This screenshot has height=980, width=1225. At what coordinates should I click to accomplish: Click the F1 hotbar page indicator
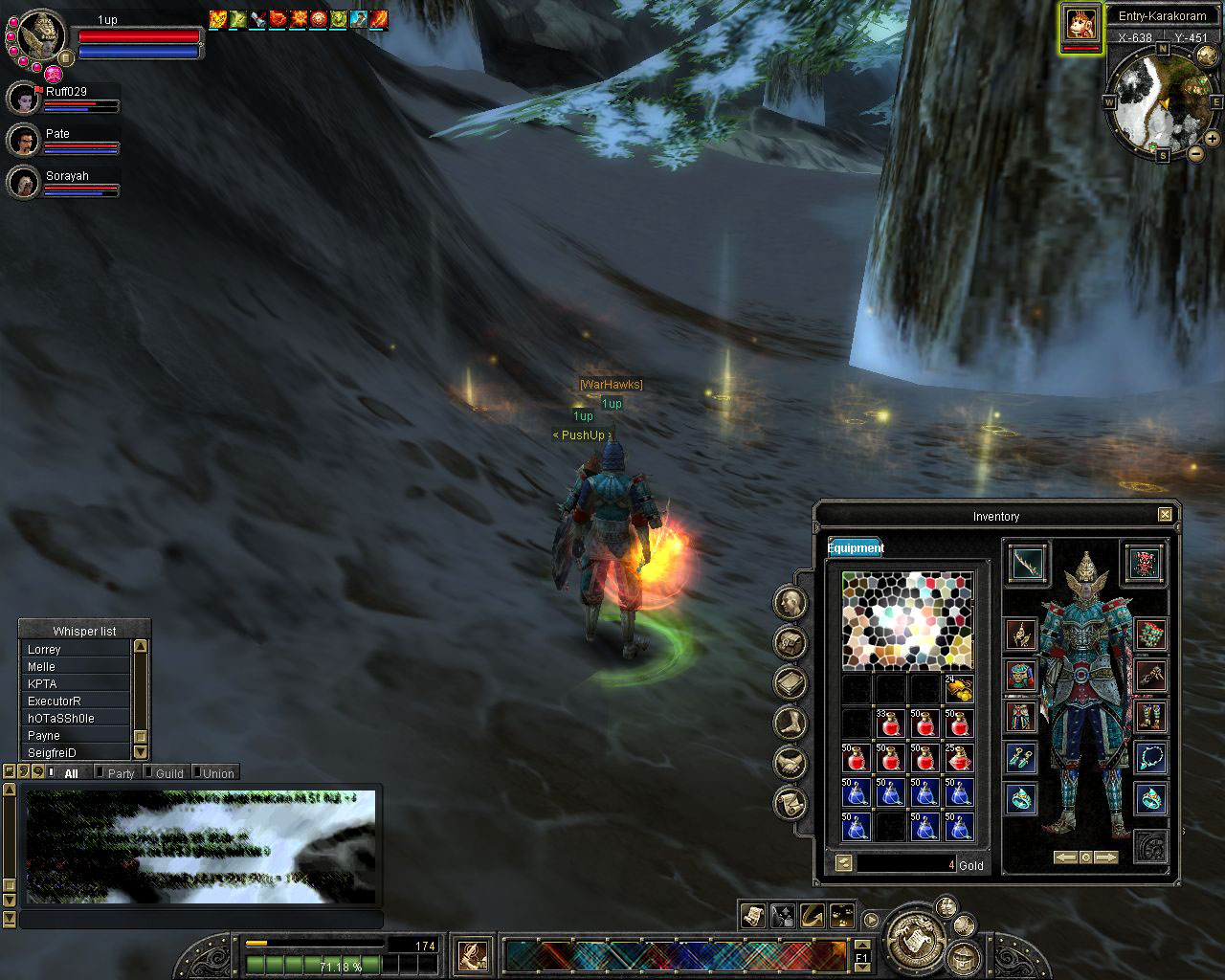[861, 956]
